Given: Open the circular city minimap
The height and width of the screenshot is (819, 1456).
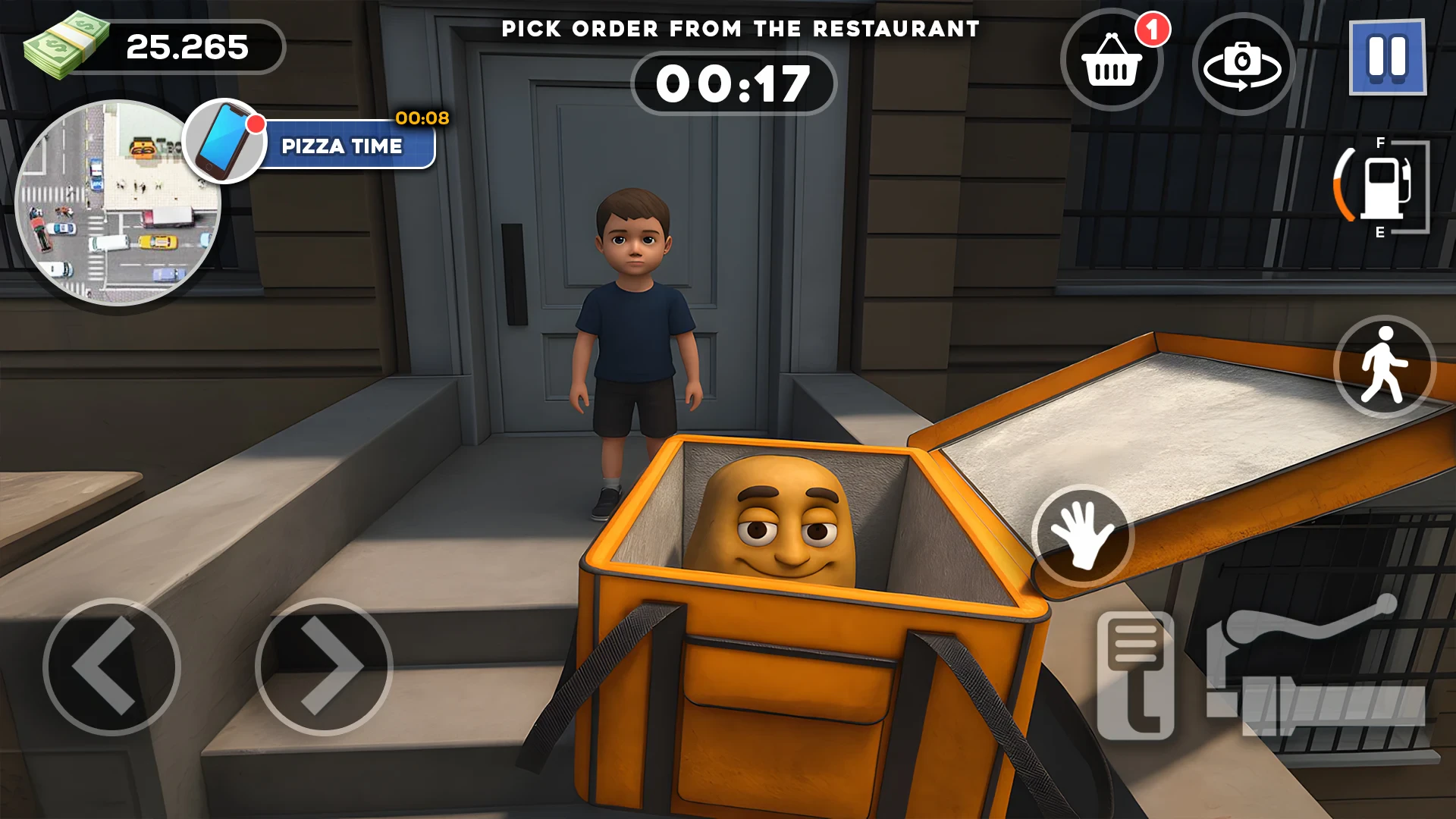Looking at the screenshot, I should pyautogui.click(x=118, y=202).
